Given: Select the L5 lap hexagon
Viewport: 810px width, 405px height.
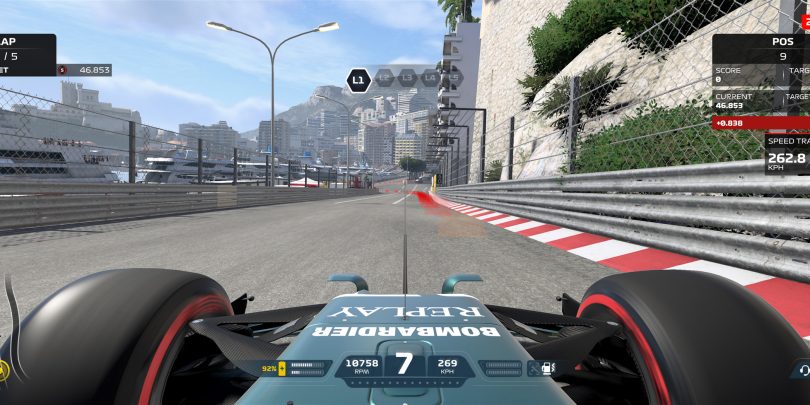Looking at the screenshot, I should (x=454, y=76).
